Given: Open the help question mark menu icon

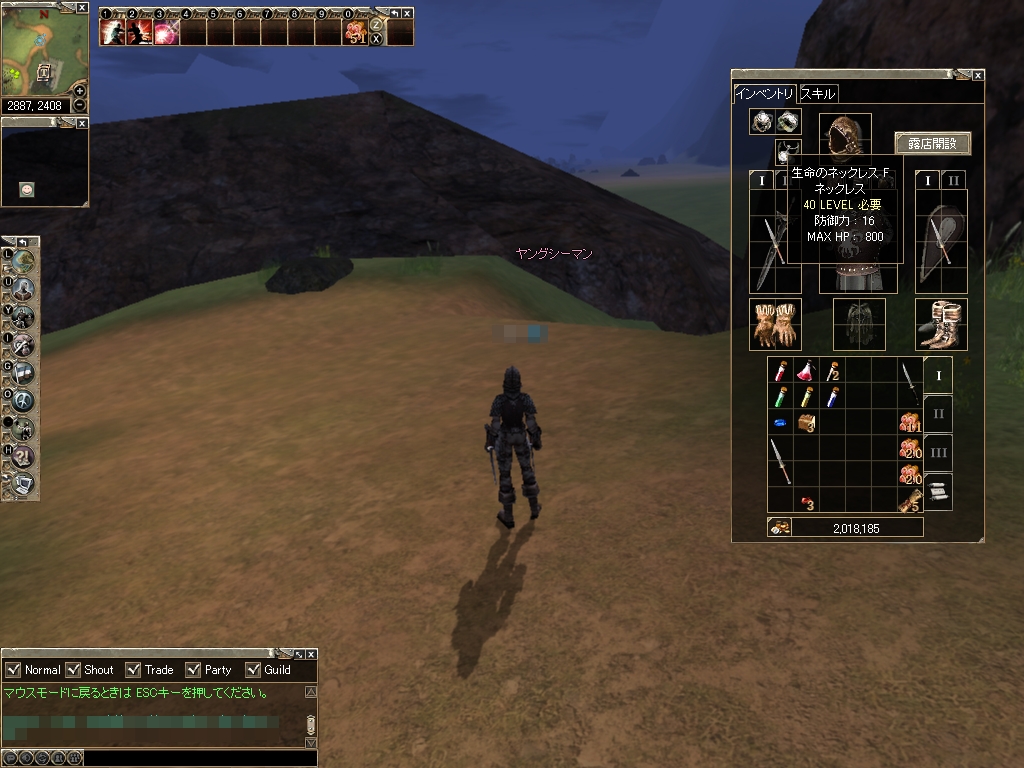Looking at the screenshot, I should [21, 456].
